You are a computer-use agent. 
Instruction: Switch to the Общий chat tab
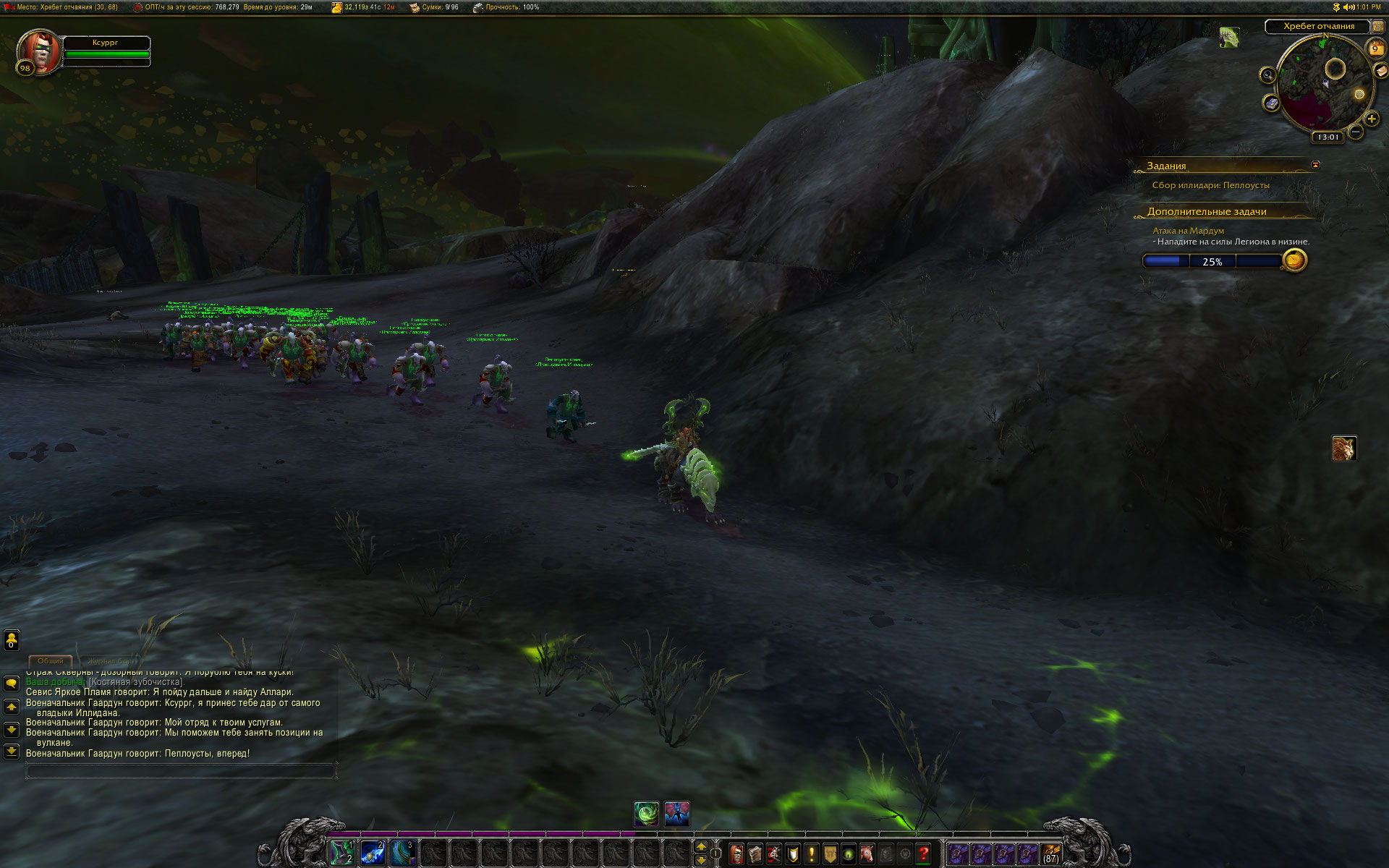point(50,661)
